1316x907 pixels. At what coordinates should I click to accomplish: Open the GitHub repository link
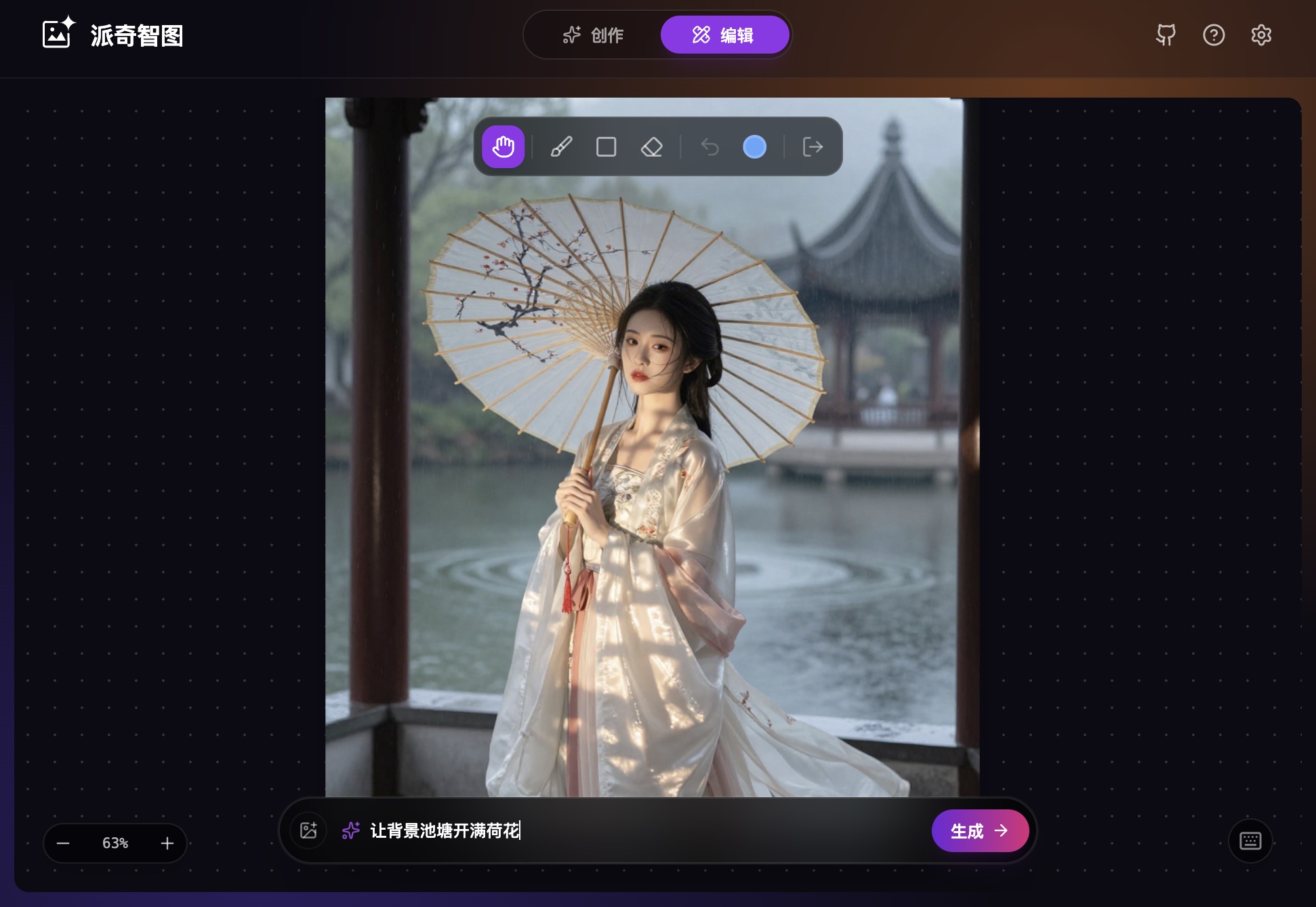click(x=1166, y=35)
